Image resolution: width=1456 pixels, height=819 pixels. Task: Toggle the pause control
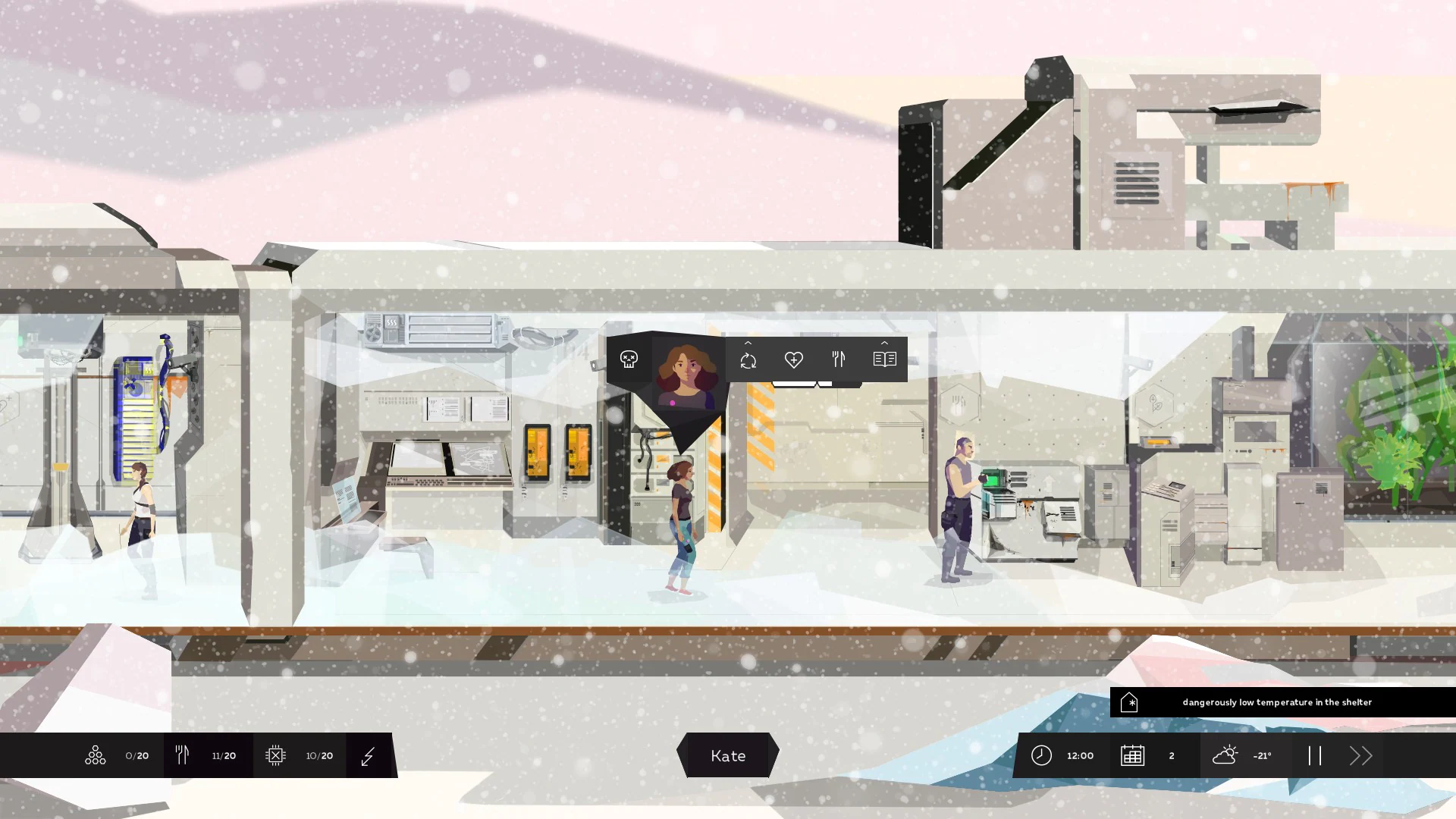click(1316, 755)
